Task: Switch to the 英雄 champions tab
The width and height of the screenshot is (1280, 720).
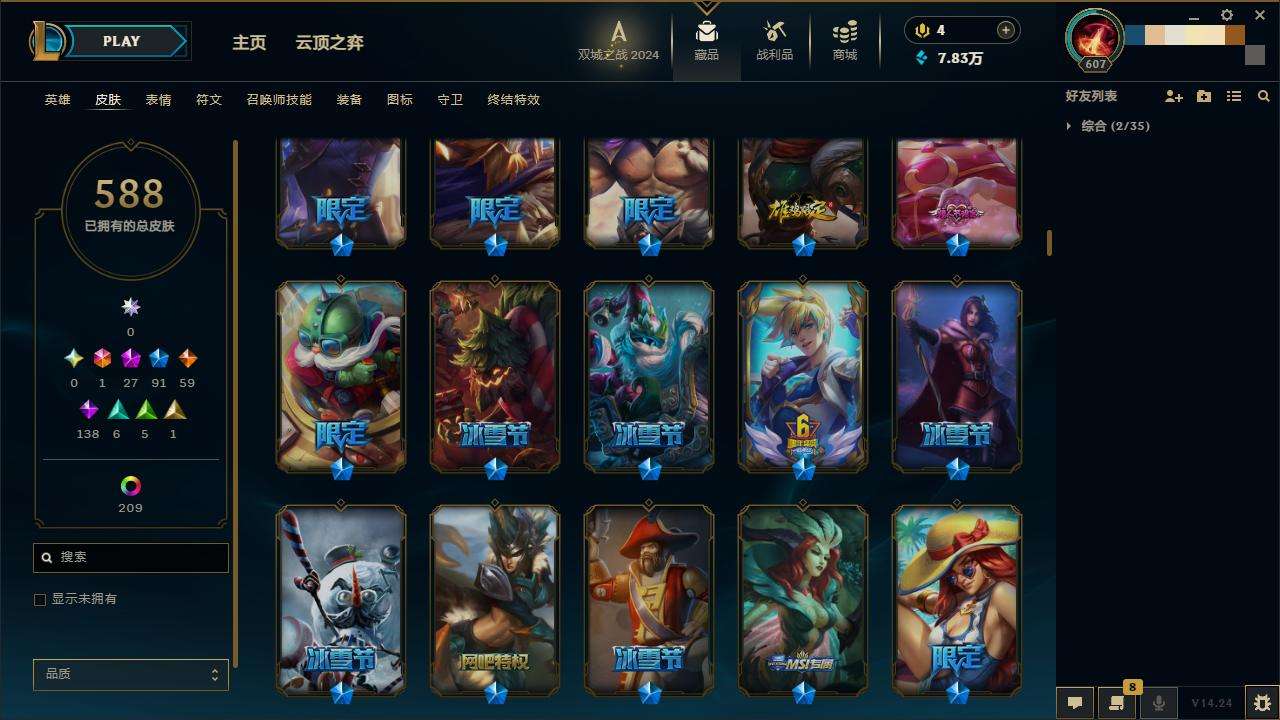Action: point(58,100)
